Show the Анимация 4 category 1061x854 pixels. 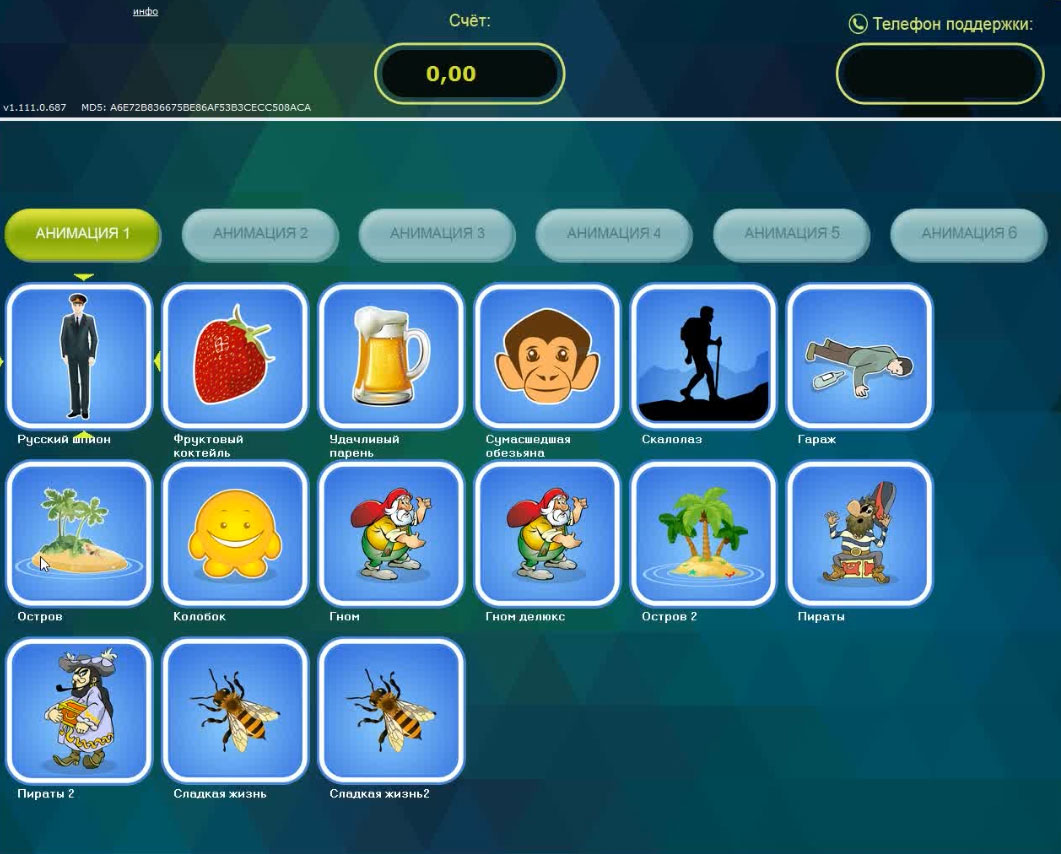[614, 234]
